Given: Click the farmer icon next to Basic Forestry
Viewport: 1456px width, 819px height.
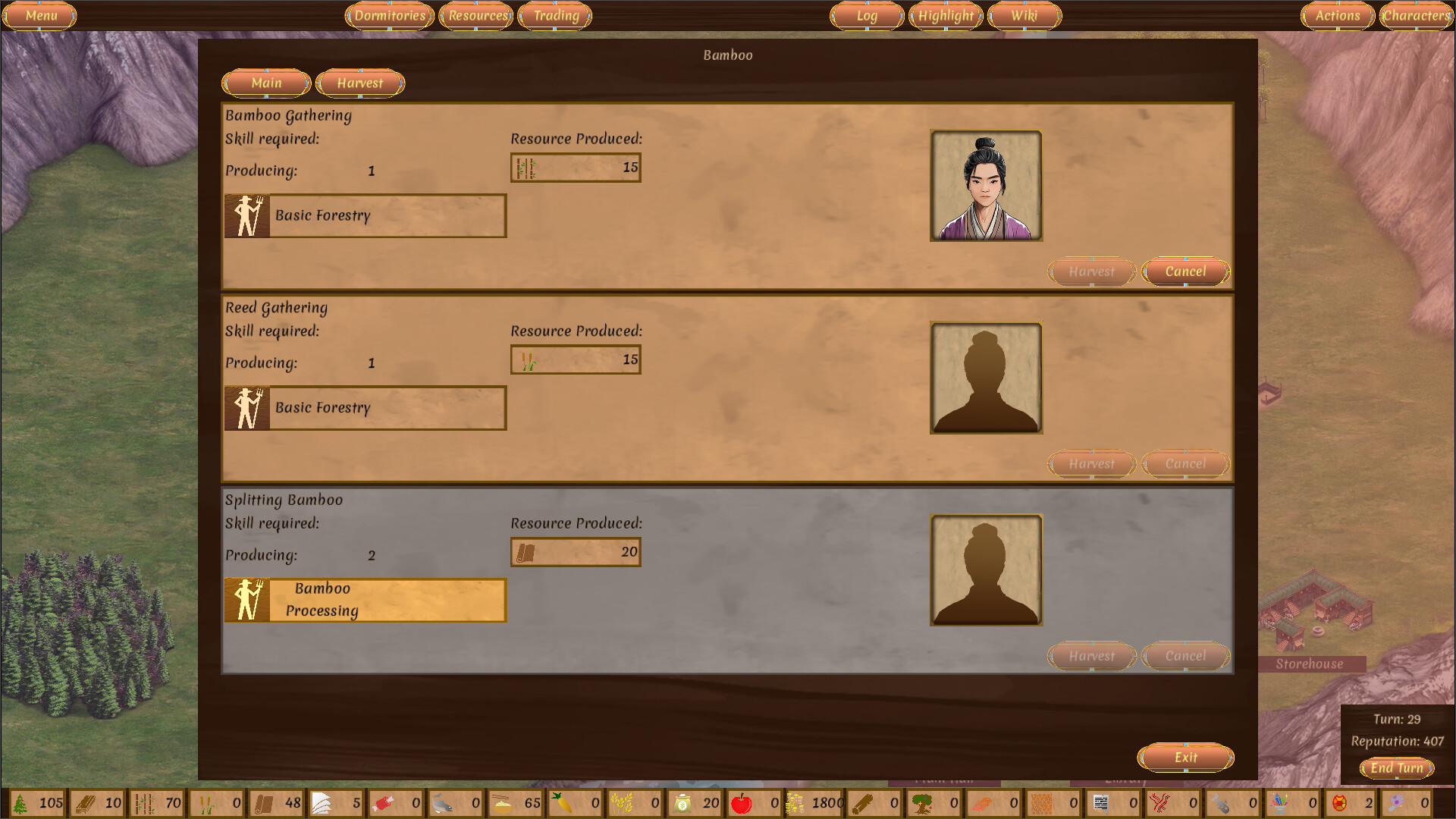Looking at the screenshot, I should (246, 215).
